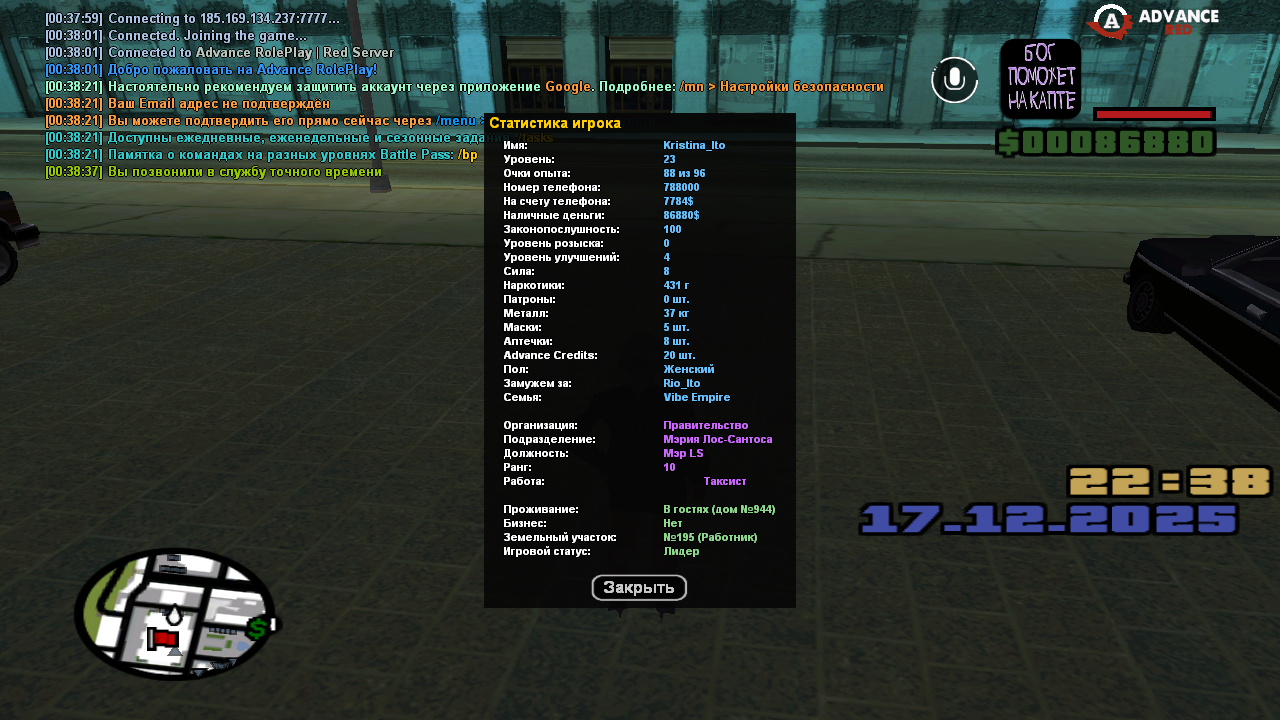Close the player statistics dialog
This screenshot has width=1280, height=720.
coord(639,588)
